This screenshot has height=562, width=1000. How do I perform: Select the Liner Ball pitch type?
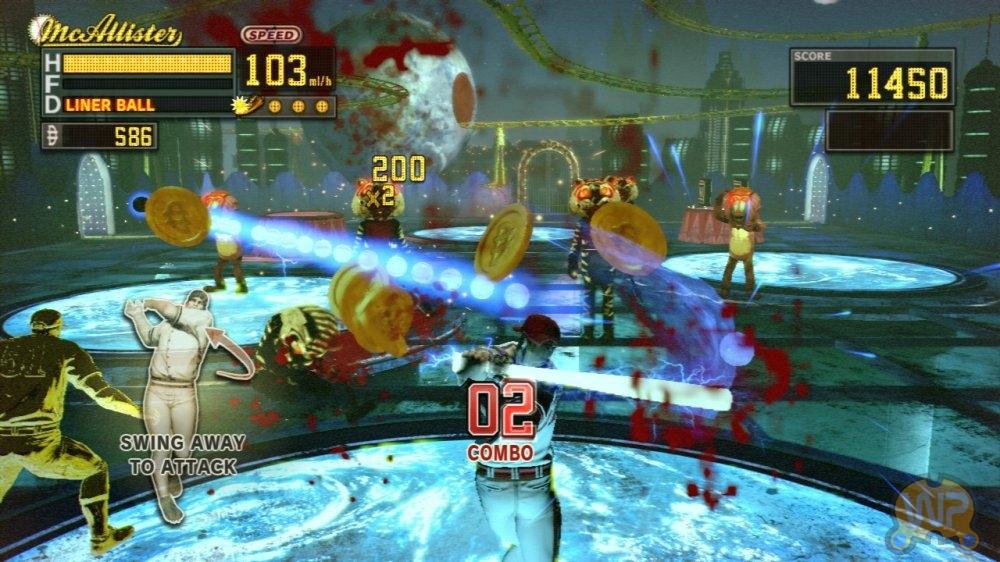pos(110,104)
